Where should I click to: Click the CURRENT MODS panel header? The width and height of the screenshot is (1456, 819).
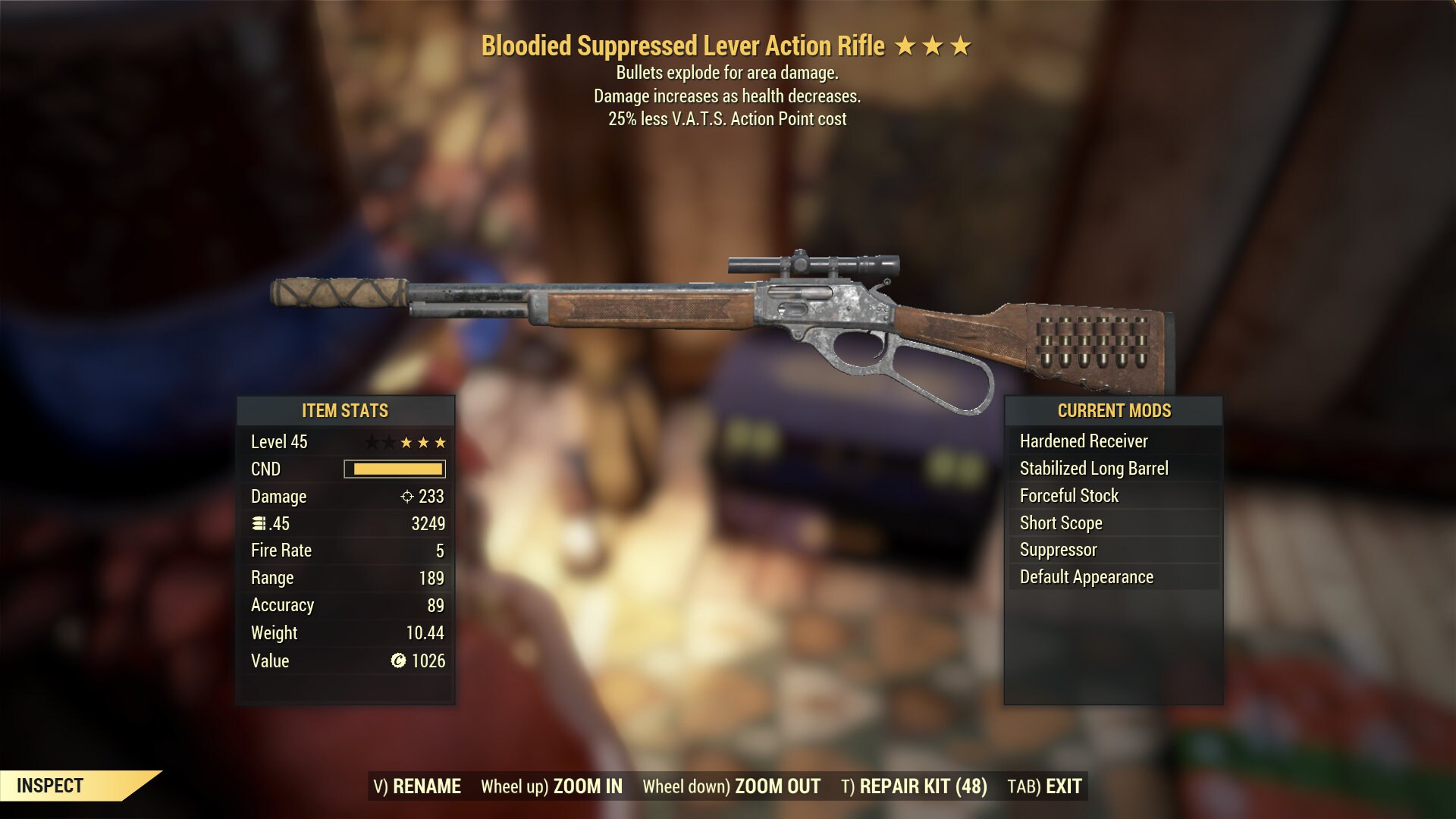point(1113,411)
